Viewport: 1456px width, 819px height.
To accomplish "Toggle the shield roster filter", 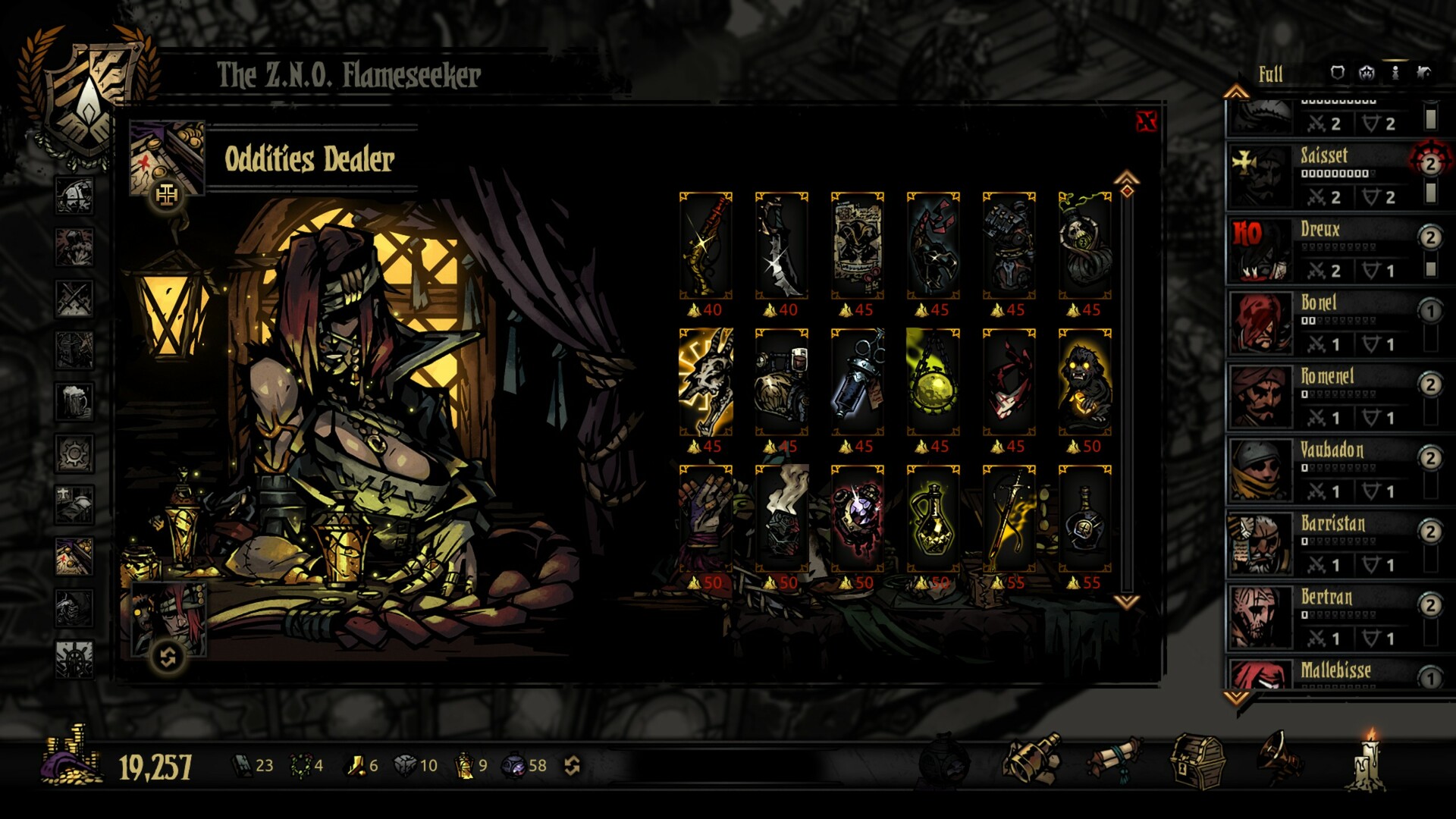I will pos(1337,74).
